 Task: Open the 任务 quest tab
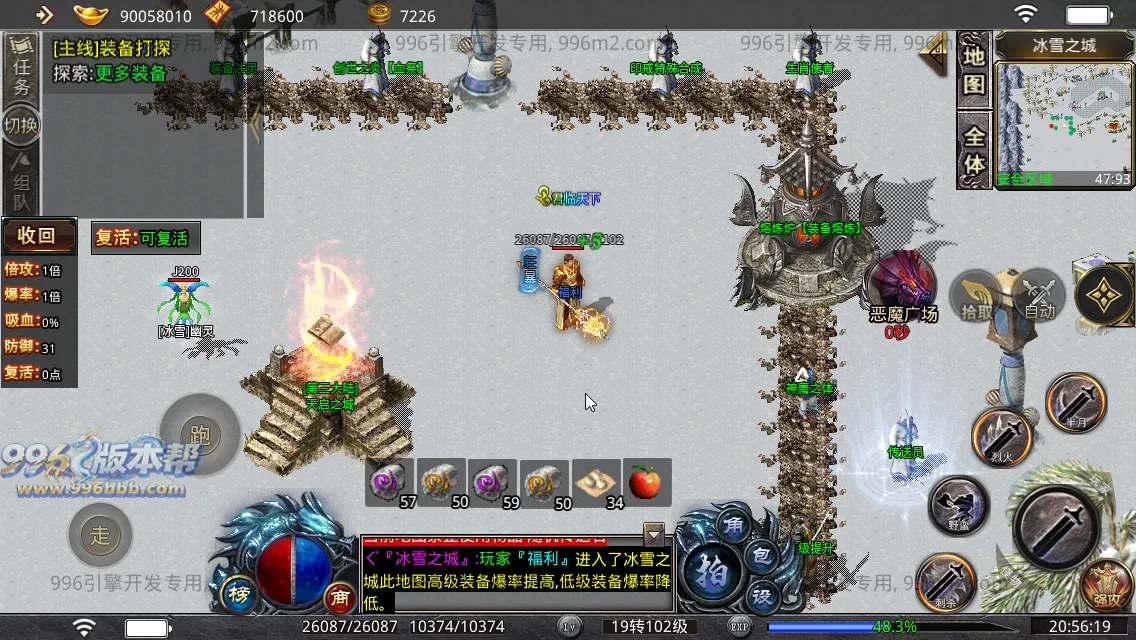(x=21, y=72)
